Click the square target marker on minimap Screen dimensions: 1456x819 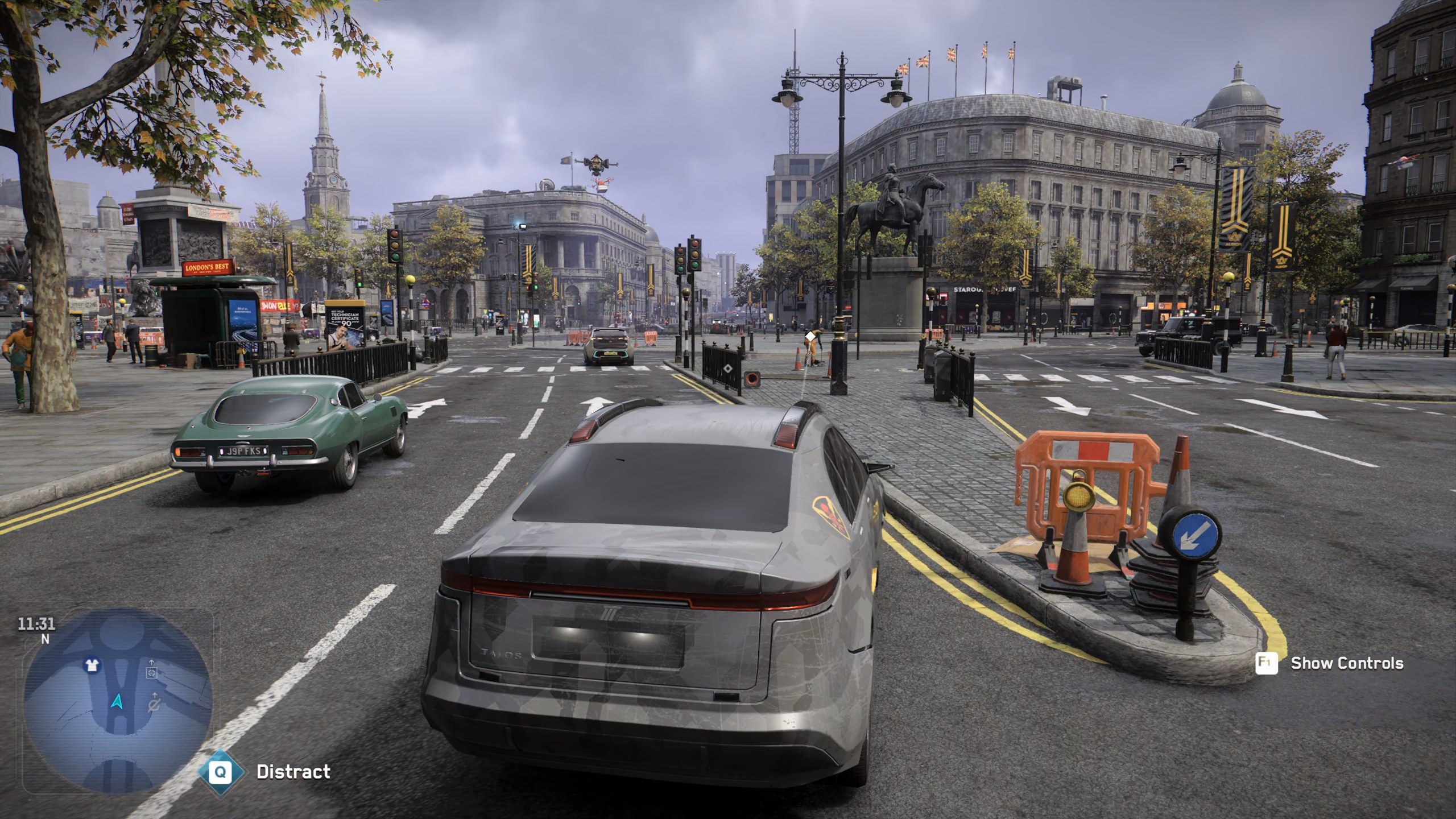[x=151, y=673]
